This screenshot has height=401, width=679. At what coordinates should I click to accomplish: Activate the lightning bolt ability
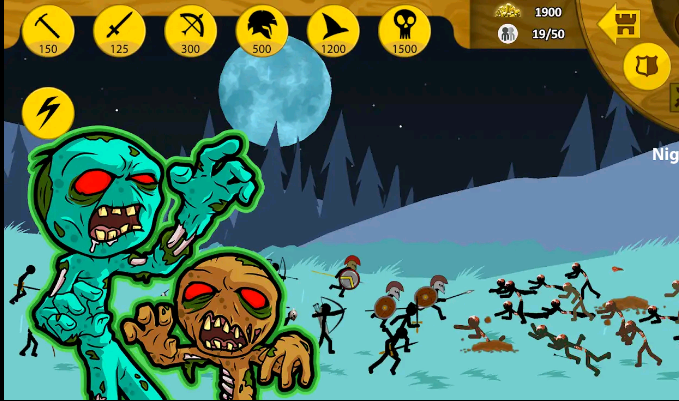[48, 112]
